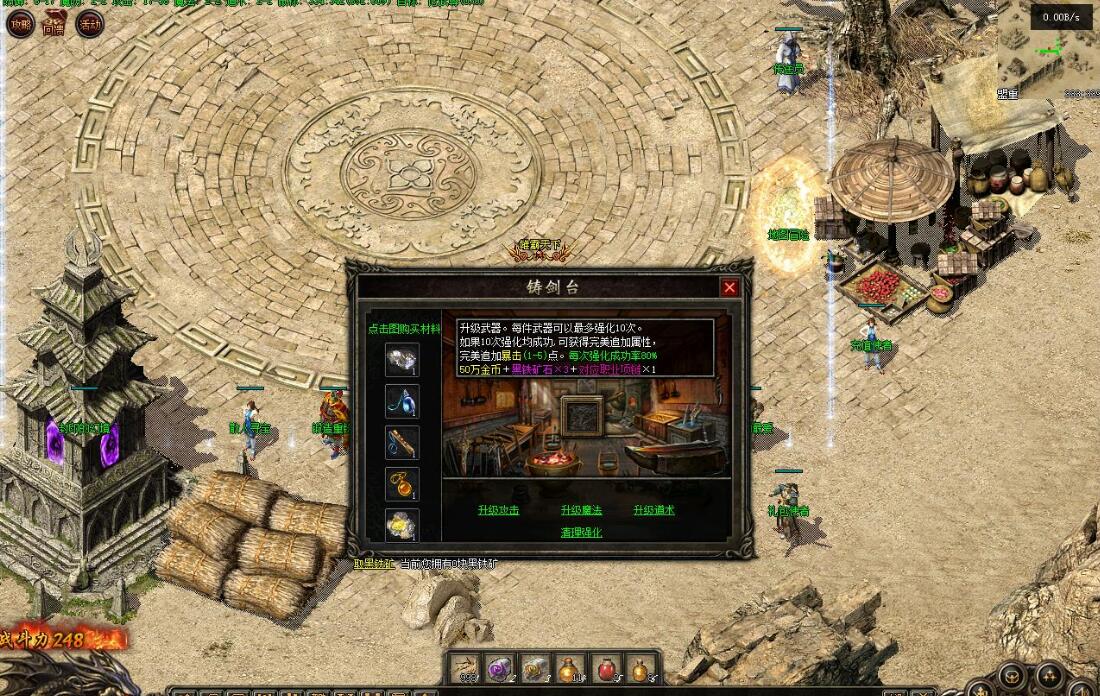Use the red potion in hotbar
This screenshot has height=696, width=1100.
click(x=605, y=669)
